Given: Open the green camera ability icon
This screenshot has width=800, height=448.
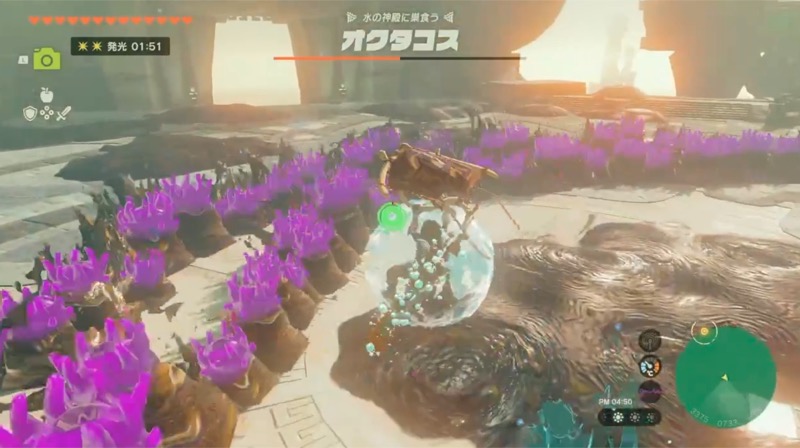Looking at the screenshot, I should 46,59.
